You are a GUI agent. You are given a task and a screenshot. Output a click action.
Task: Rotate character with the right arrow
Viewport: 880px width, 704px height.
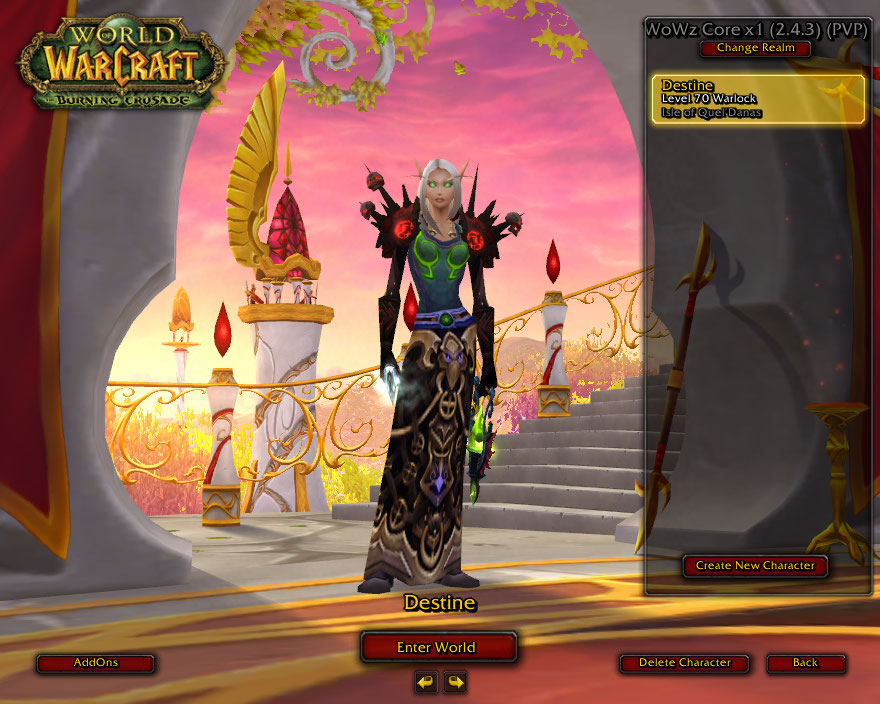pyautogui.click(x=455, y=682)
